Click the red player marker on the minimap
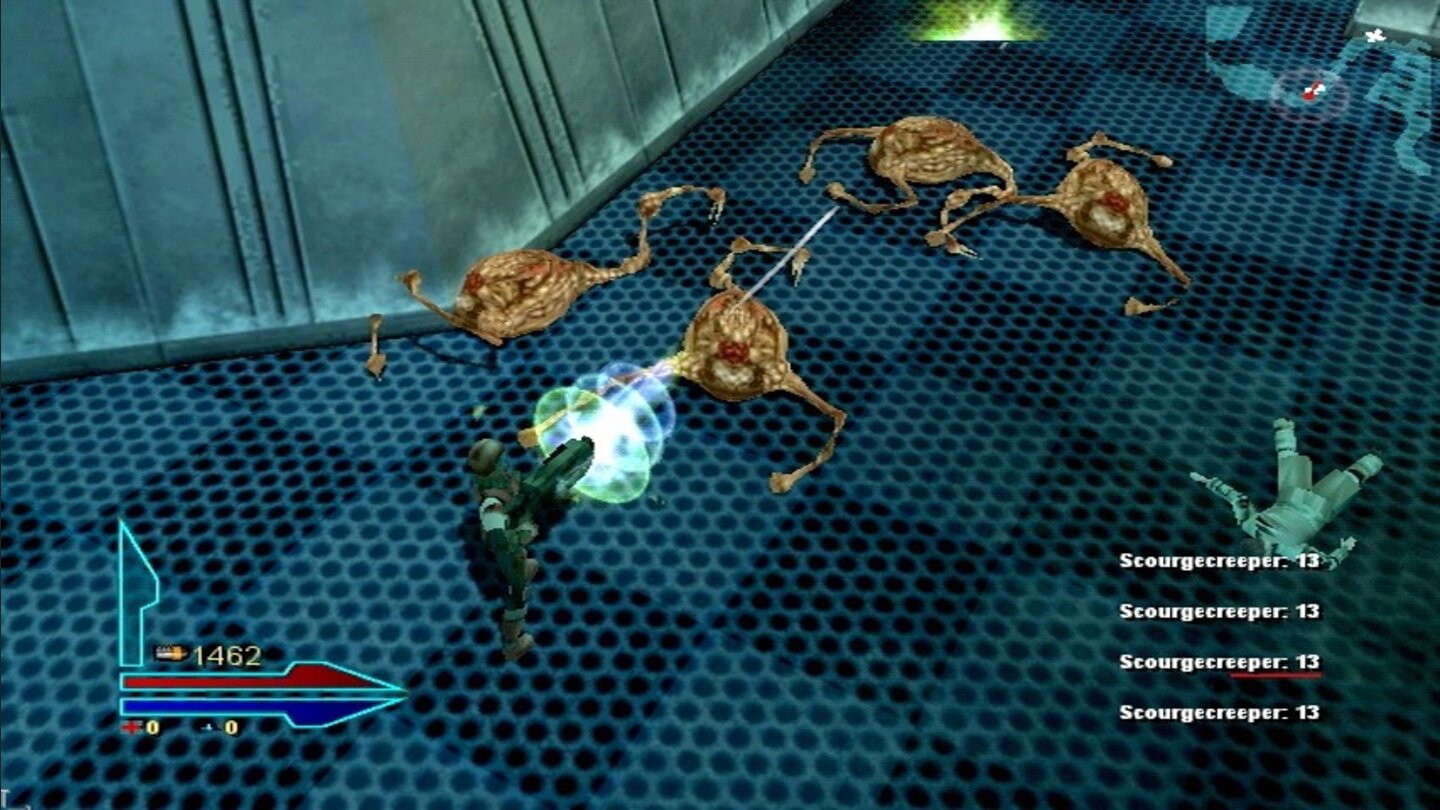This screenshot has width=1440, height=810. [1310, 95]
